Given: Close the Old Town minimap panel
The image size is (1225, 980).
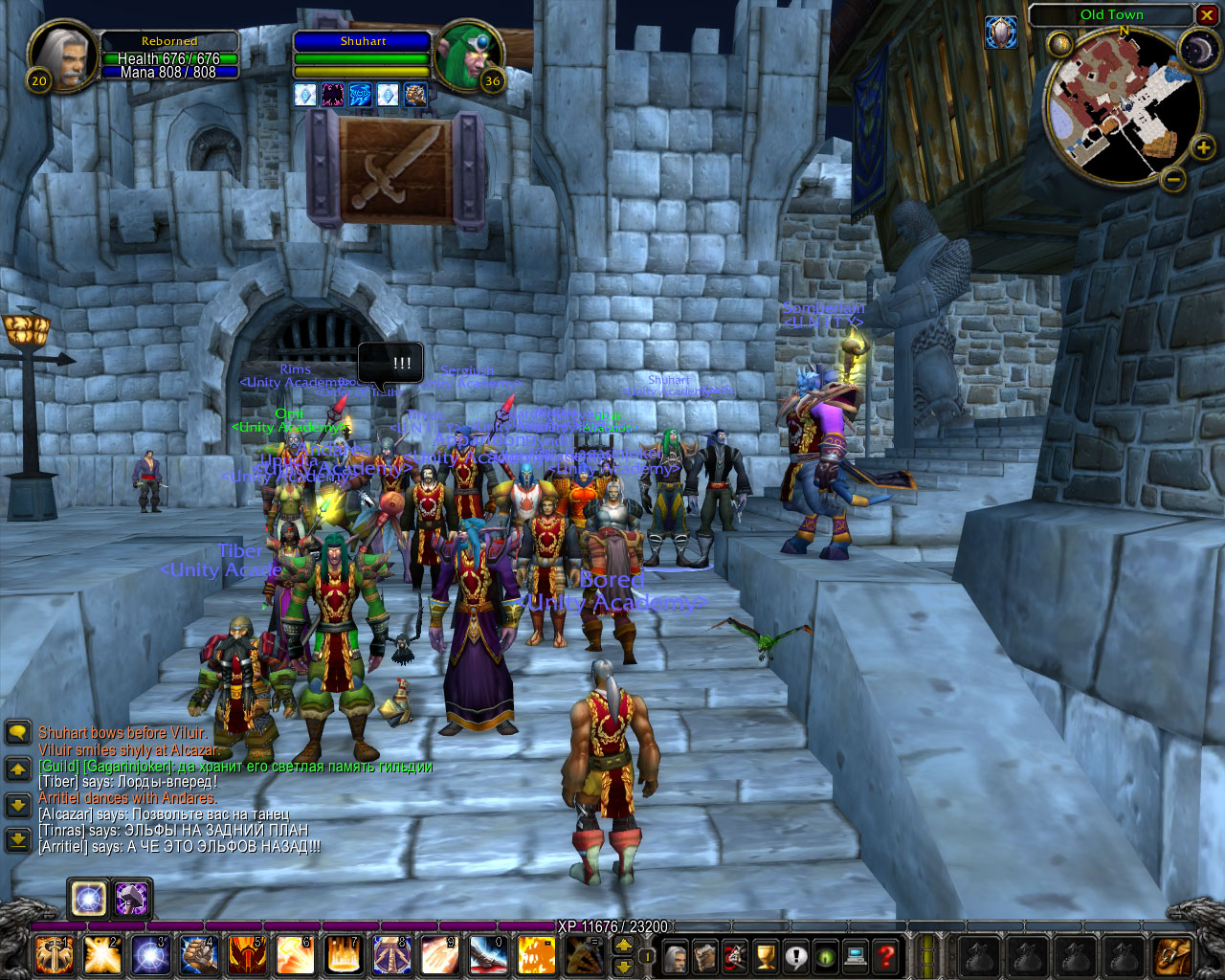Looking at the screenshot, I should (1207, 15).
